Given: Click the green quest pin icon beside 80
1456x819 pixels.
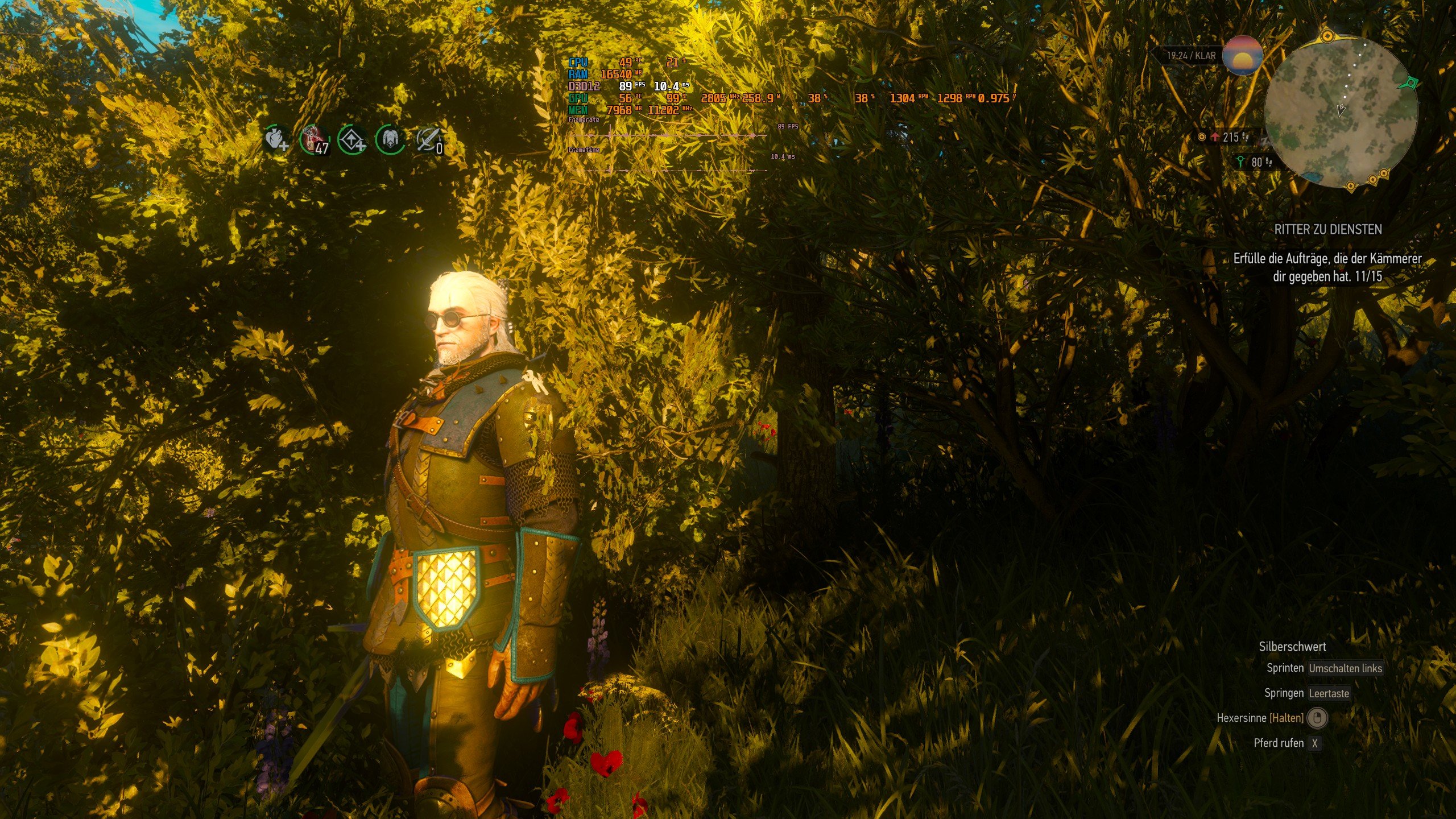Looking at the screenshot, I should point(1240,162).
